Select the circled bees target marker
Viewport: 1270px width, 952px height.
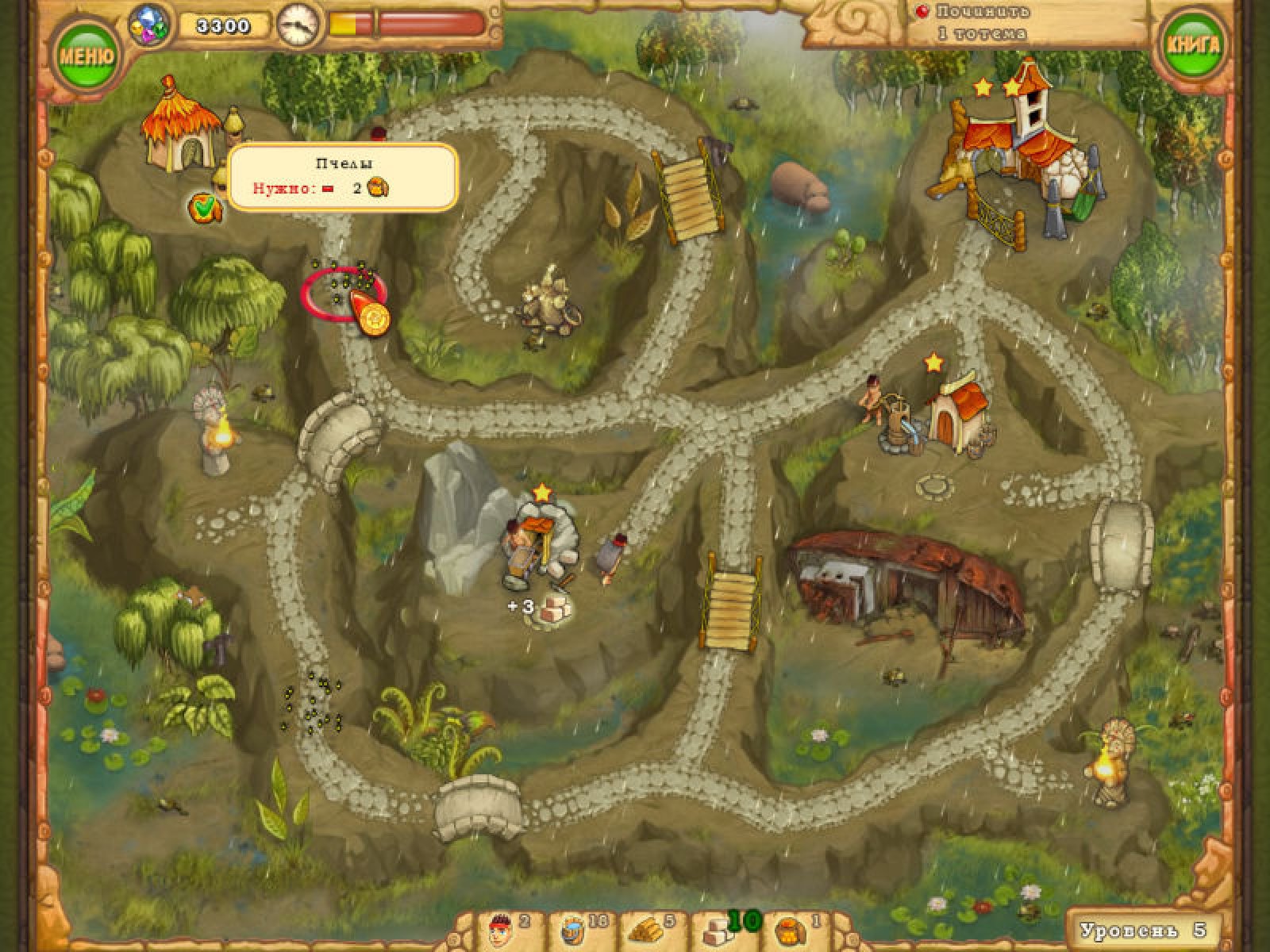click(x=343, y=294)
